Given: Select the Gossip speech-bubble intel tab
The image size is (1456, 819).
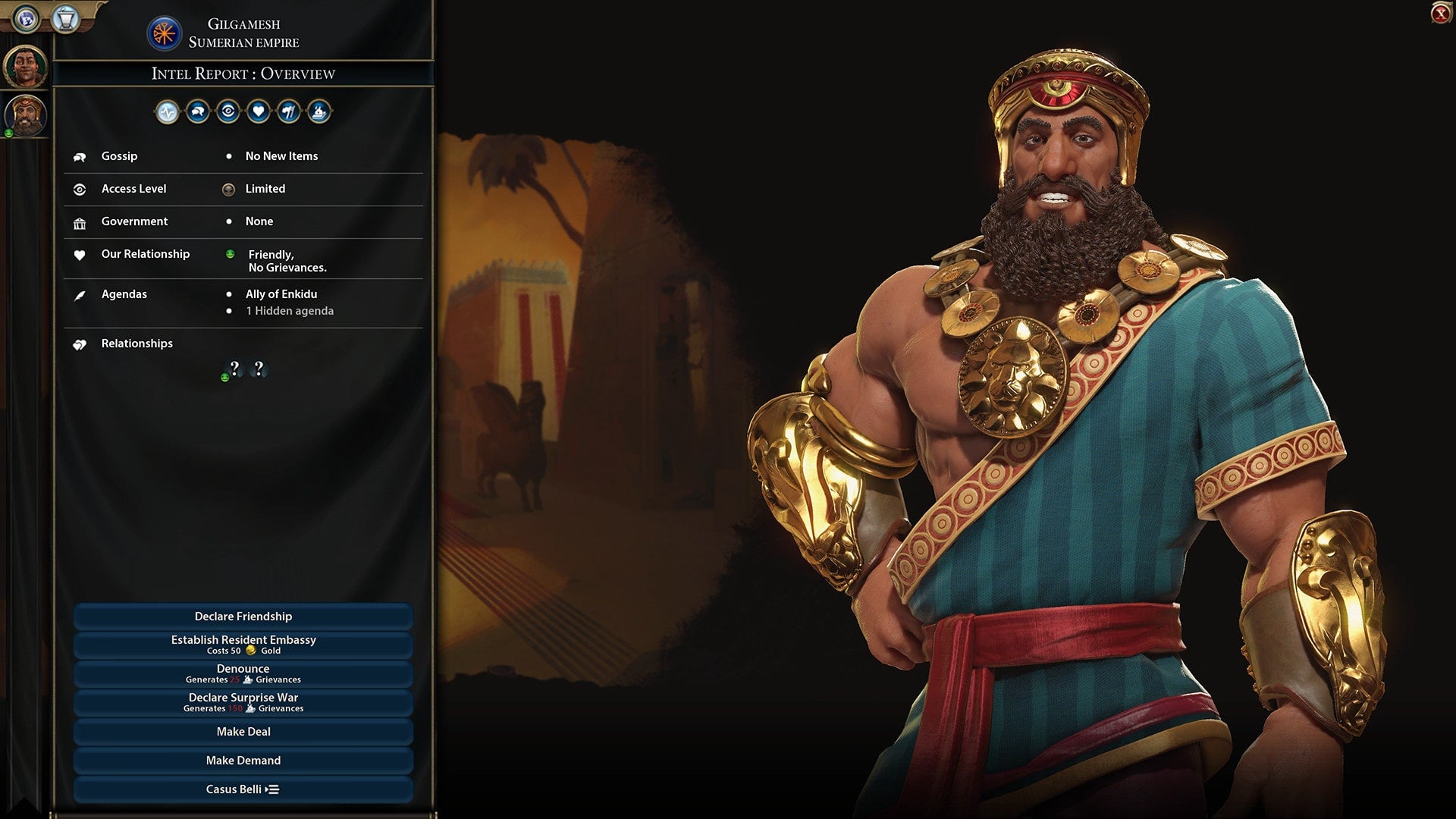Looking at the screenshot, I should pos(198,111).
